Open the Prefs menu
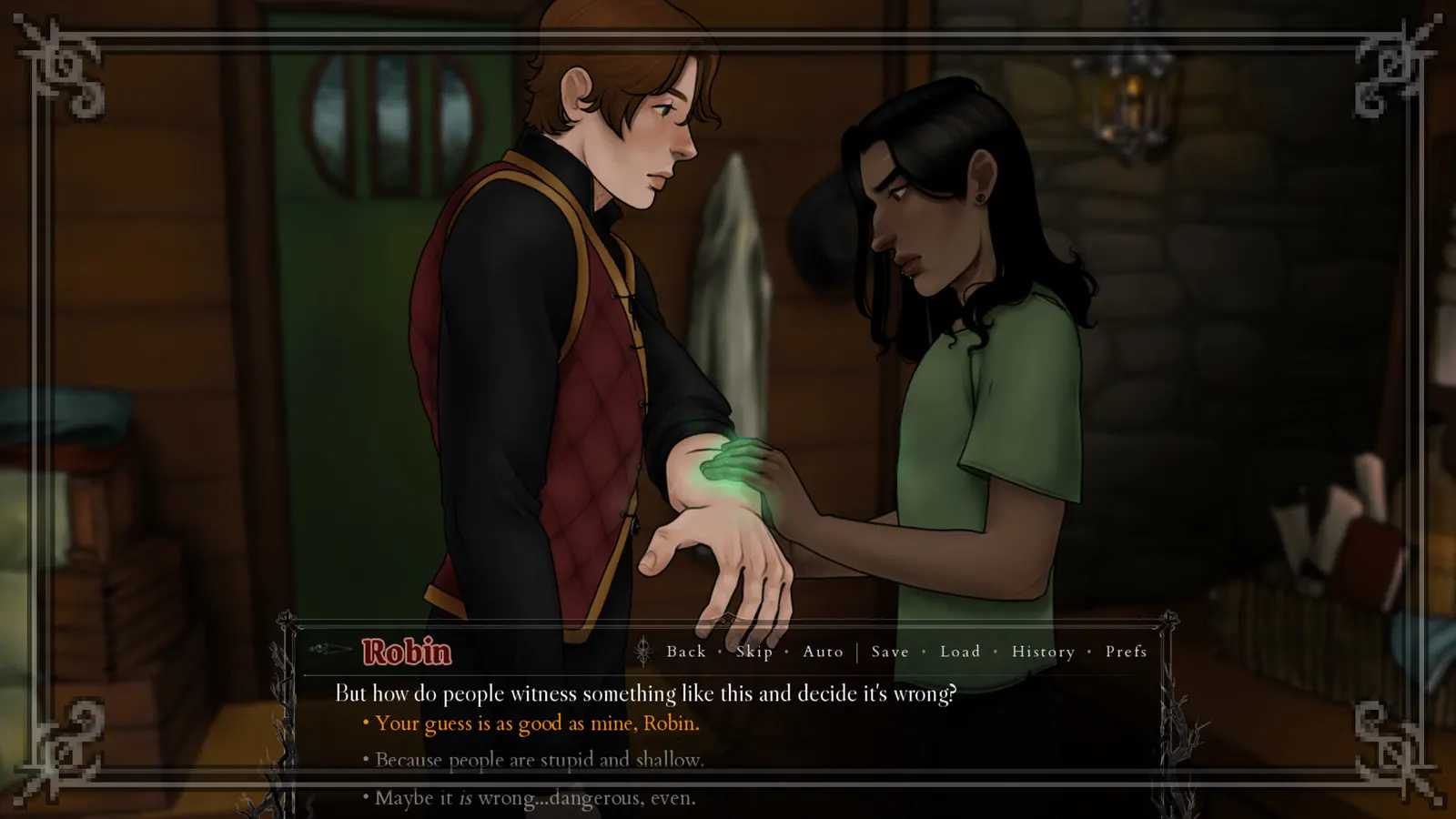The image size is (1456, 819). (x=1126, y=652)
